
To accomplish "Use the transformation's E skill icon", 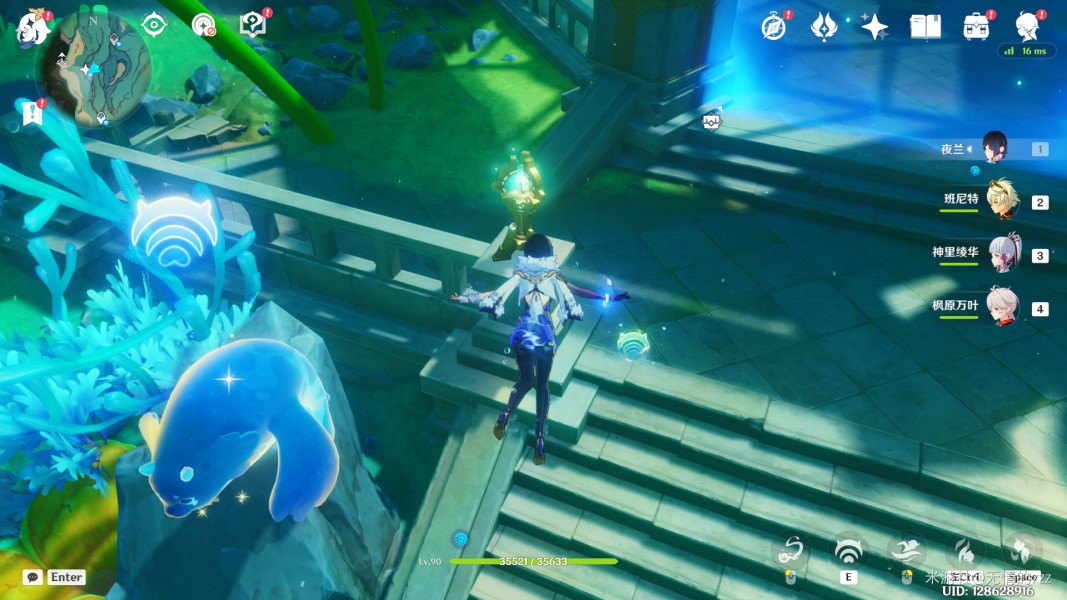I will tap(848, 551).
